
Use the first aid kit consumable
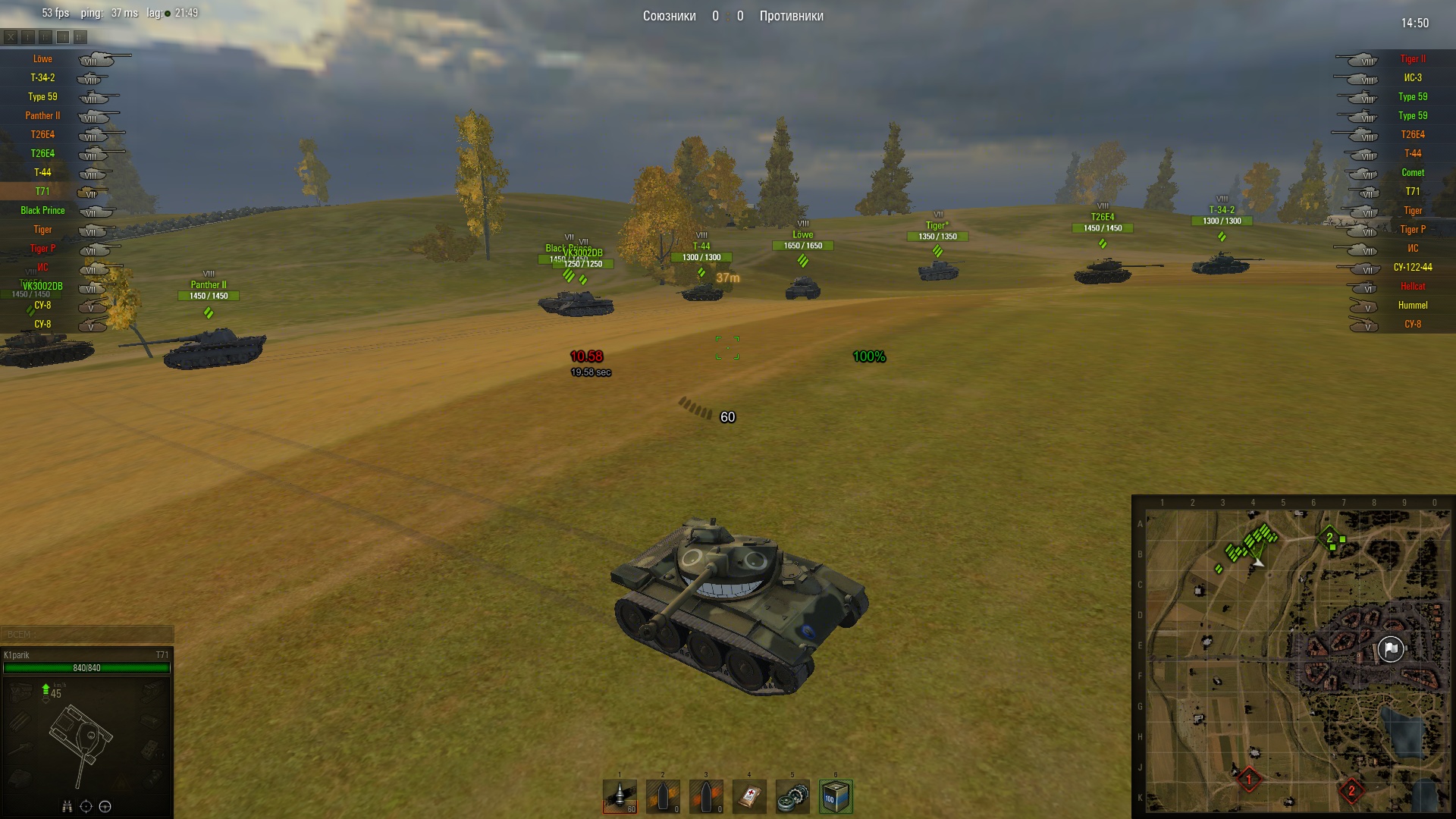[x=749, y=796]
